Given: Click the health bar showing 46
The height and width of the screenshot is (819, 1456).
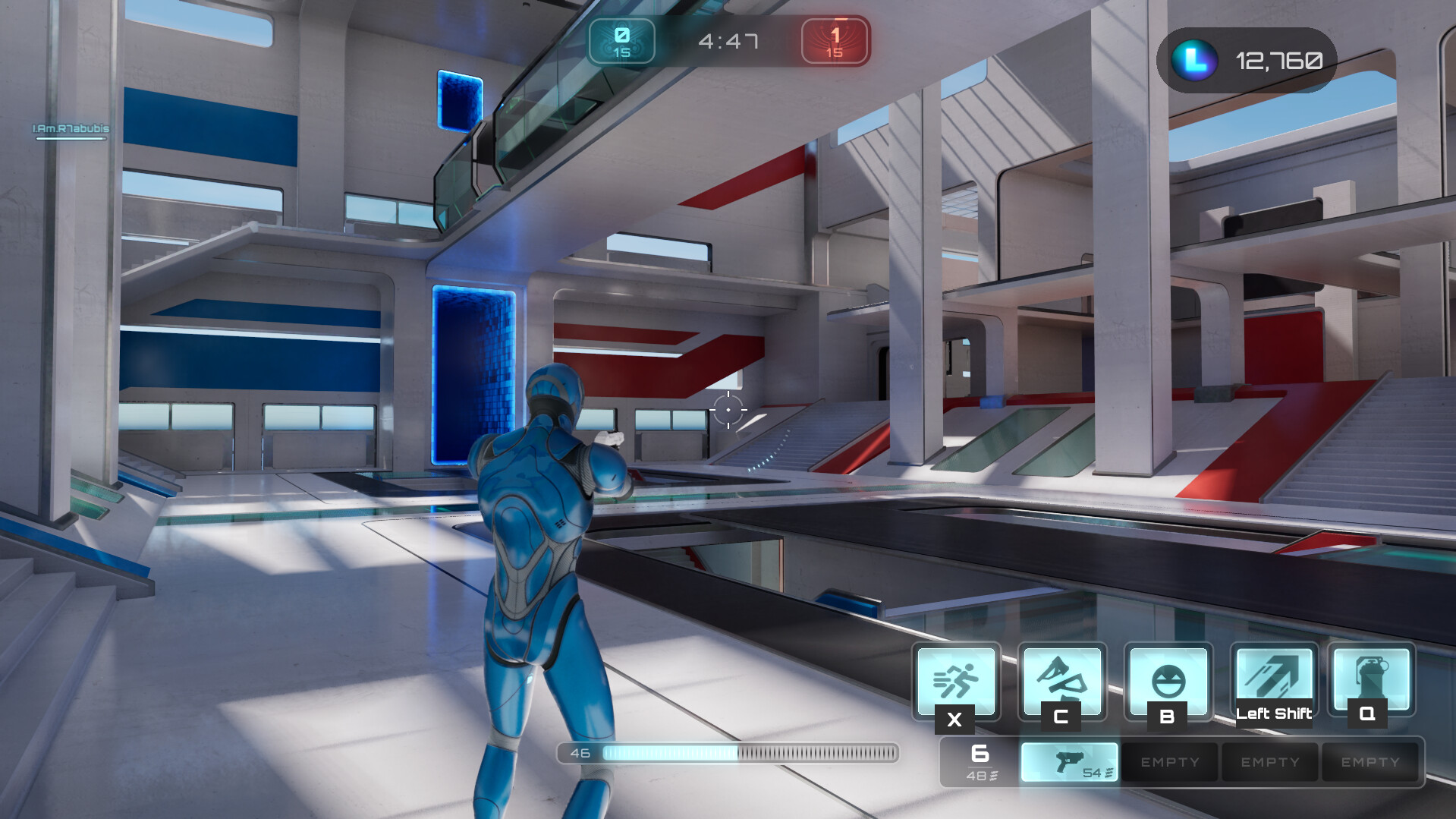Looking at the screenshot, I should tap(728, 754).
